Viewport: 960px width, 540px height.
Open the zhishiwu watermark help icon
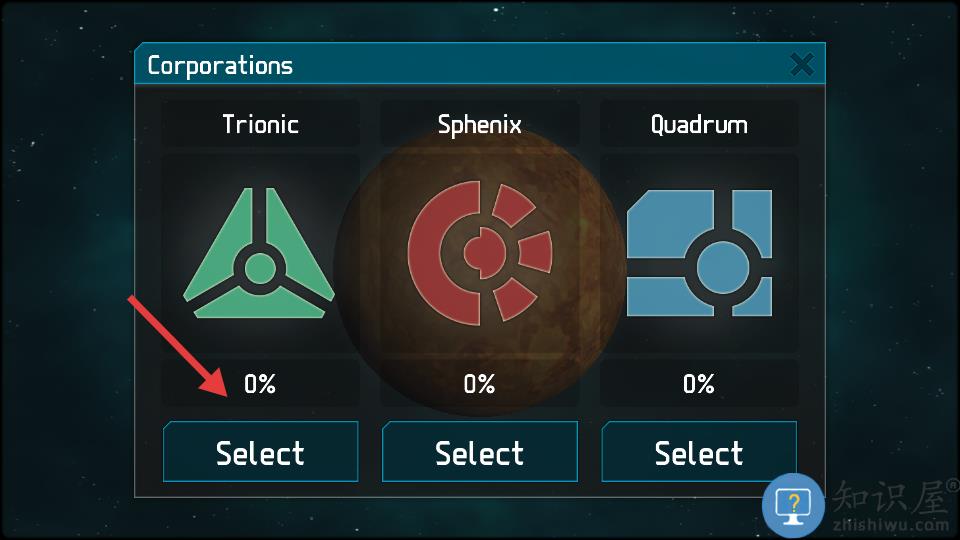[x=793, y=504]
